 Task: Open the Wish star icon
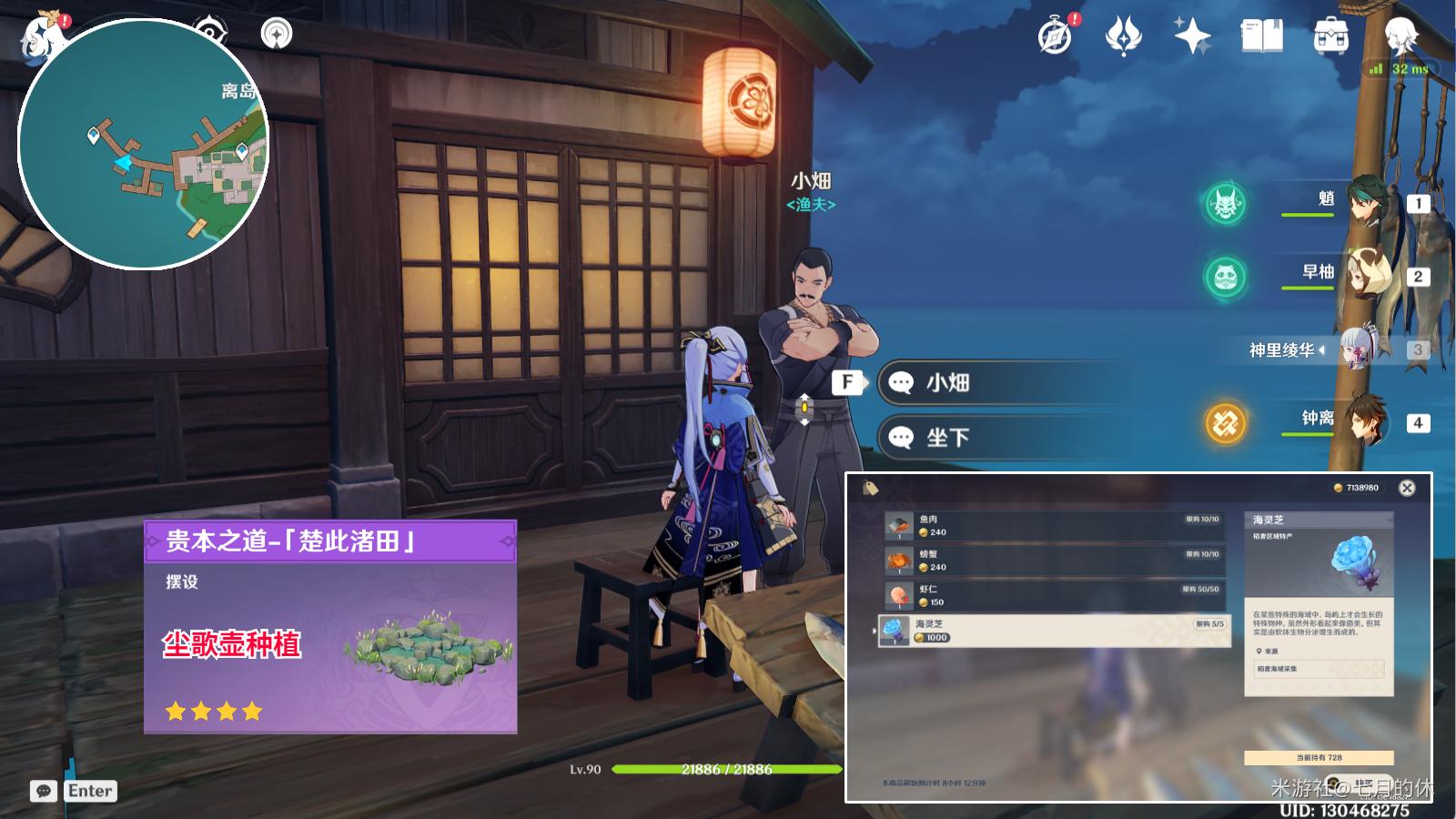coord(1123,36)
